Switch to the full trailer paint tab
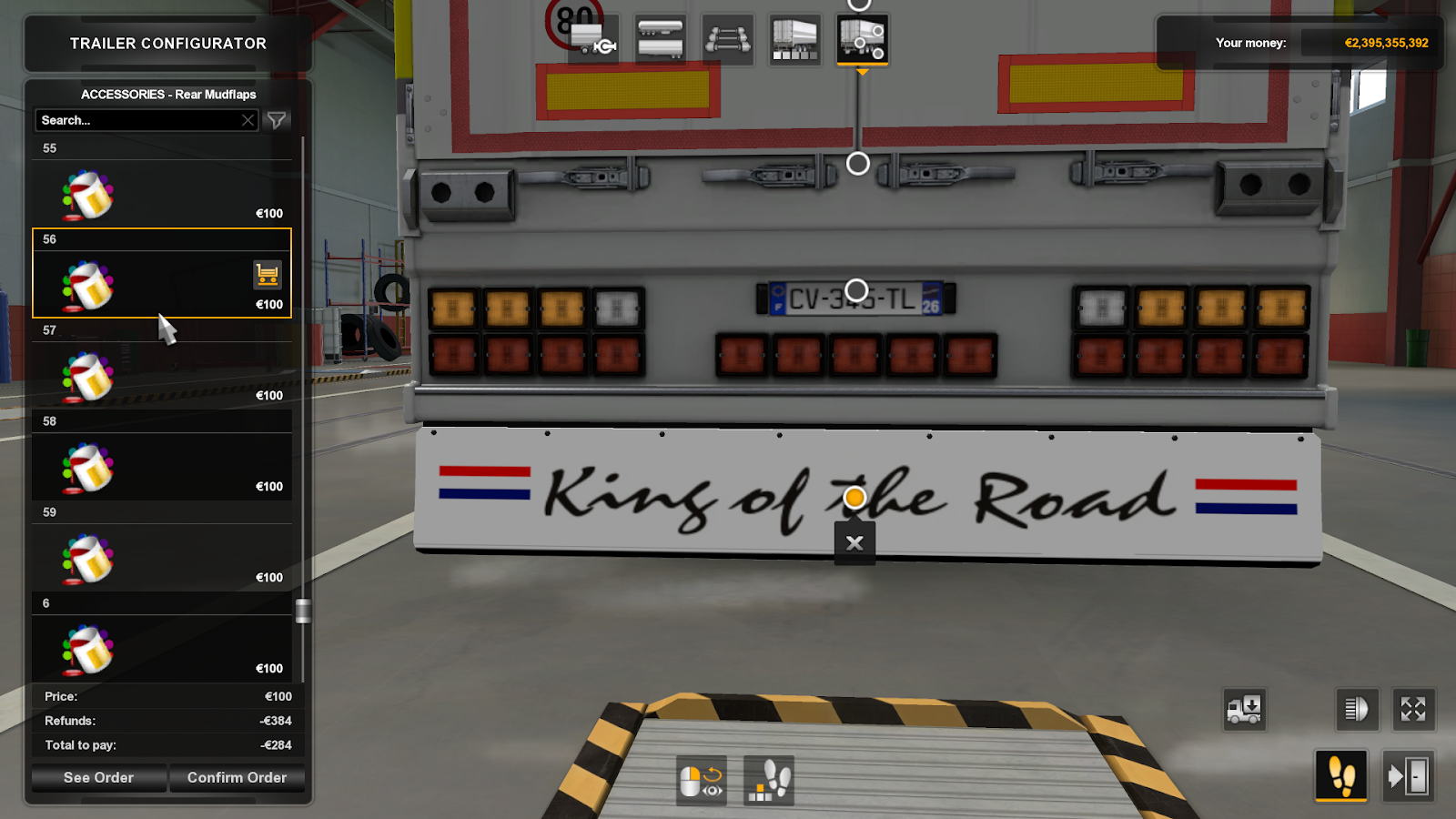This screenshot has height=819, width=1456. (x=794, y=39)
